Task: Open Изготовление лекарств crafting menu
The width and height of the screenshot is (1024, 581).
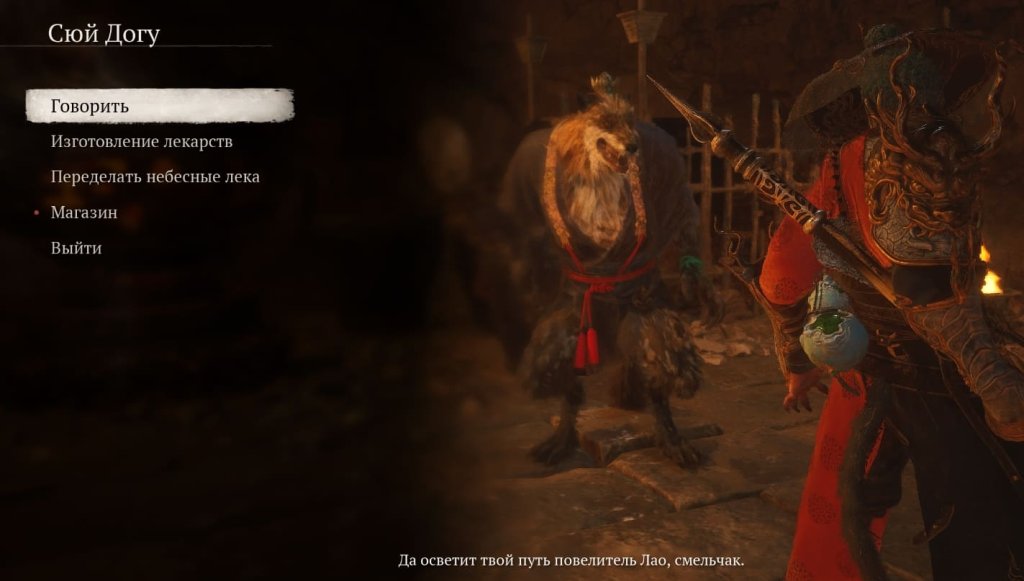Action: pyautogui.click(x=141, y=141)
